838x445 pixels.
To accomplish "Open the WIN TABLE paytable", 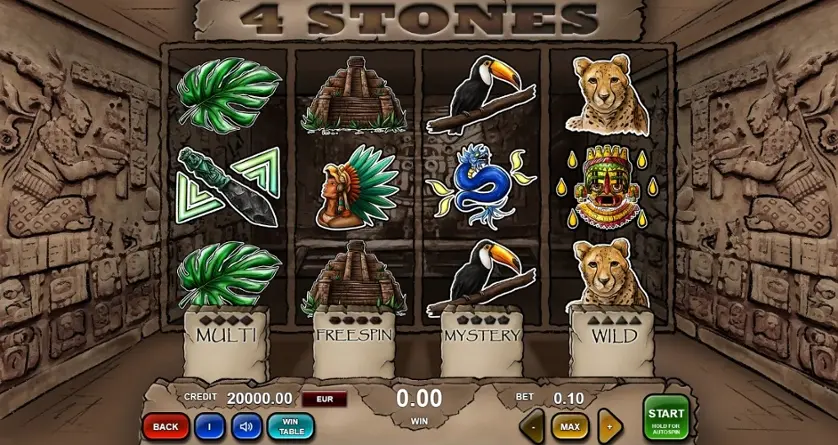I will click(290, 427).
